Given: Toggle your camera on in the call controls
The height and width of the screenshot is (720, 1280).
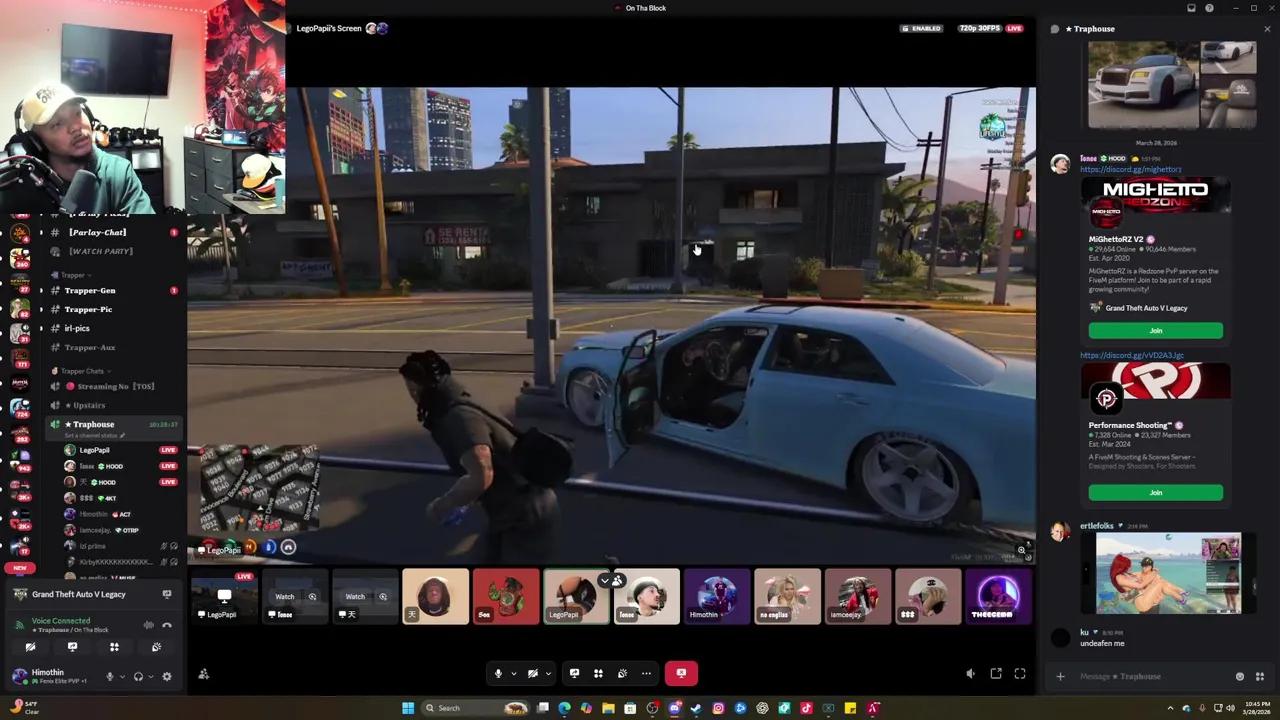Looking at the screenshot, I should 533,673.
